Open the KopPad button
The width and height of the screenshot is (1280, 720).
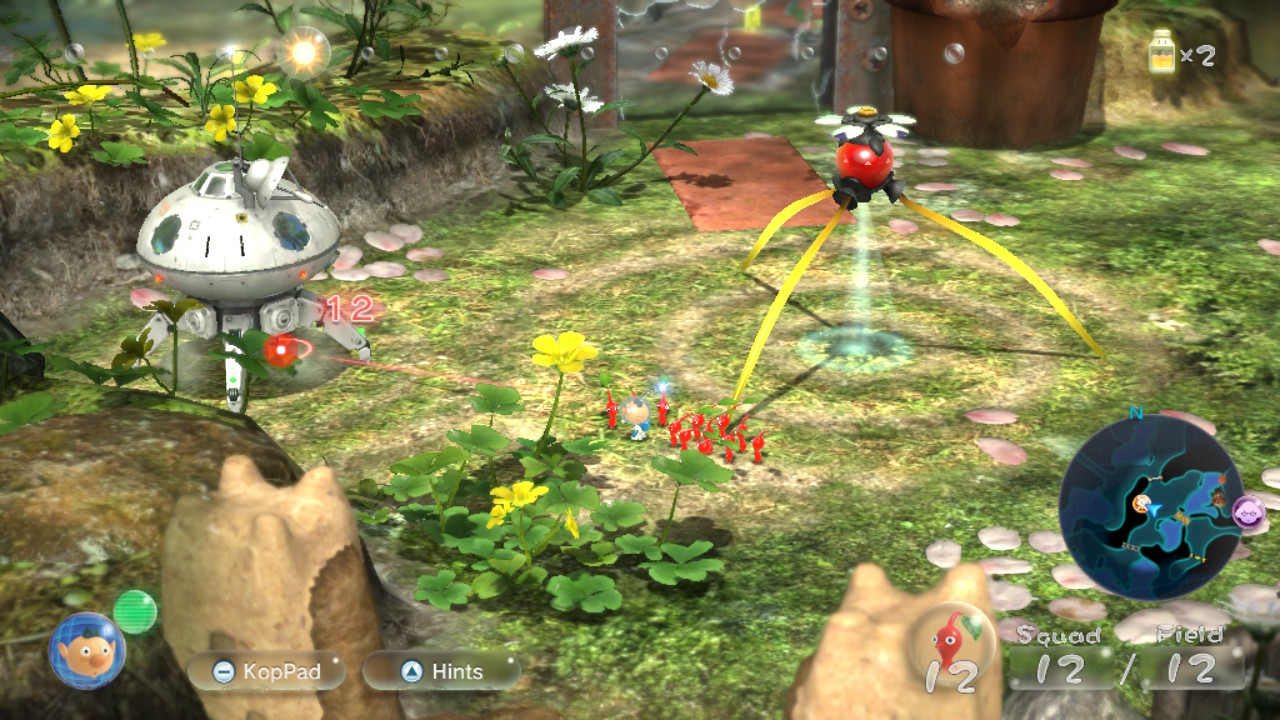coord(266,672)
